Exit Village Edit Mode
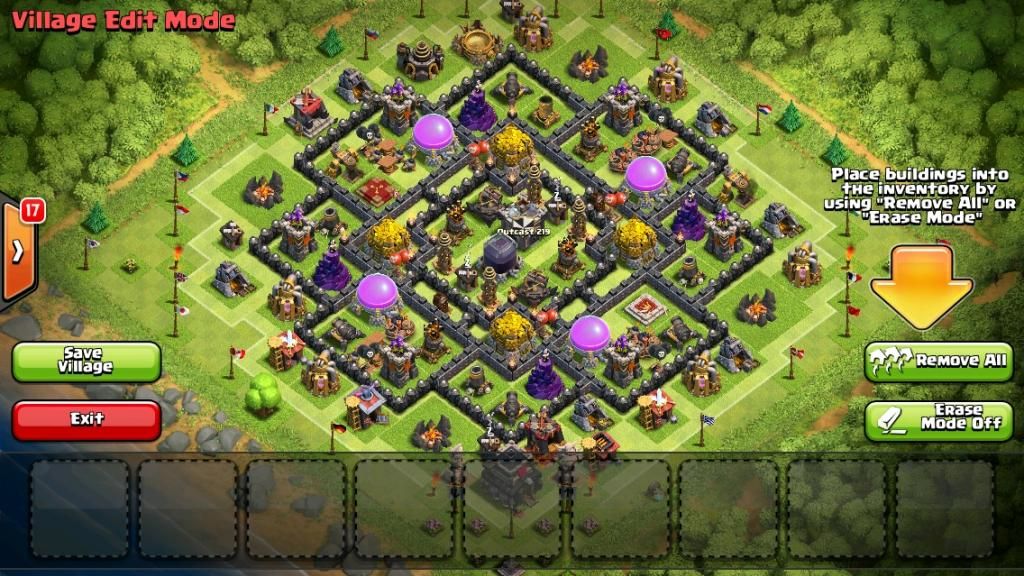Screen dimensions: 1024x576 (x=86, y=419)
